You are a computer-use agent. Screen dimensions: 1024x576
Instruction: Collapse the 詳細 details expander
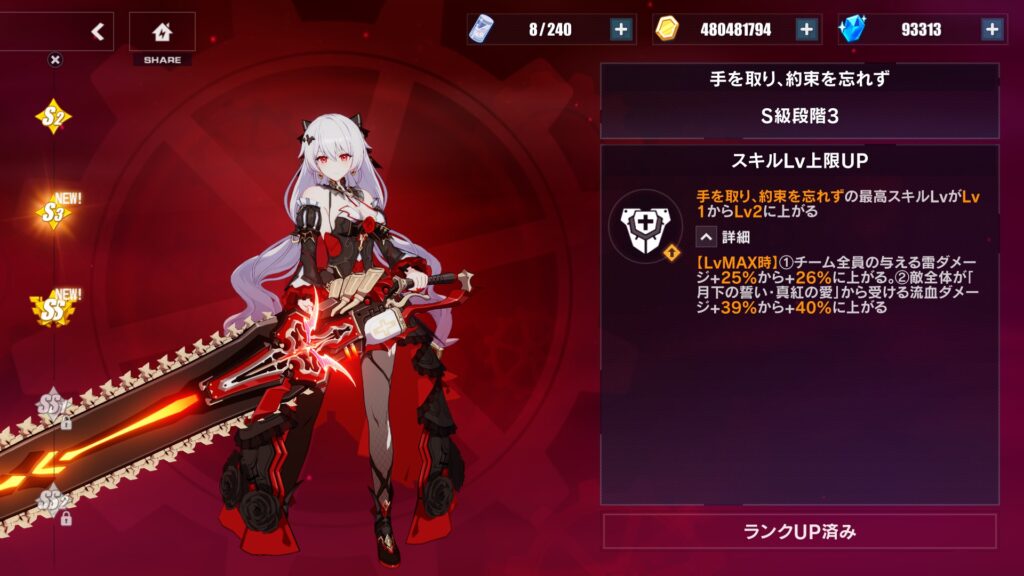706,237
